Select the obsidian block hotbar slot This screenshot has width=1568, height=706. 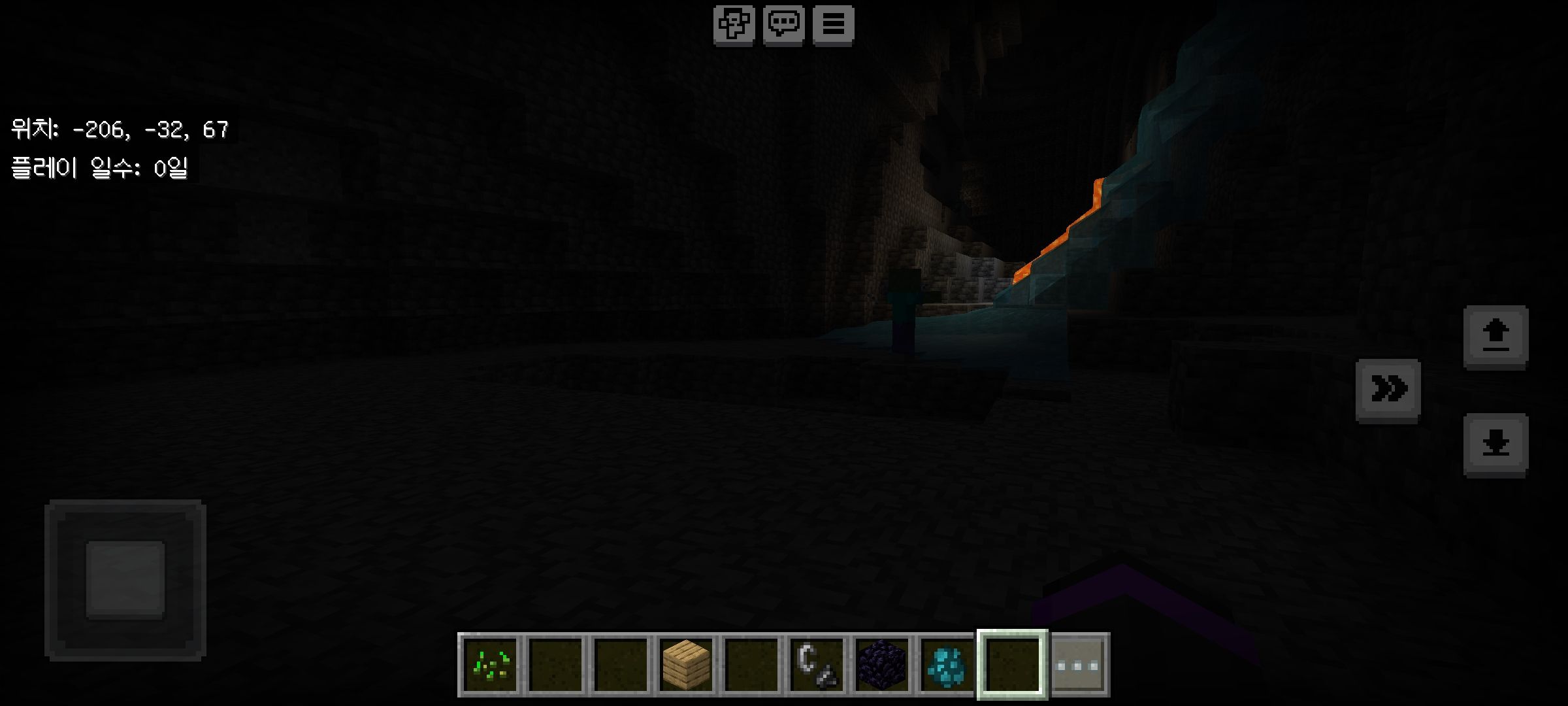coord(882,665)
